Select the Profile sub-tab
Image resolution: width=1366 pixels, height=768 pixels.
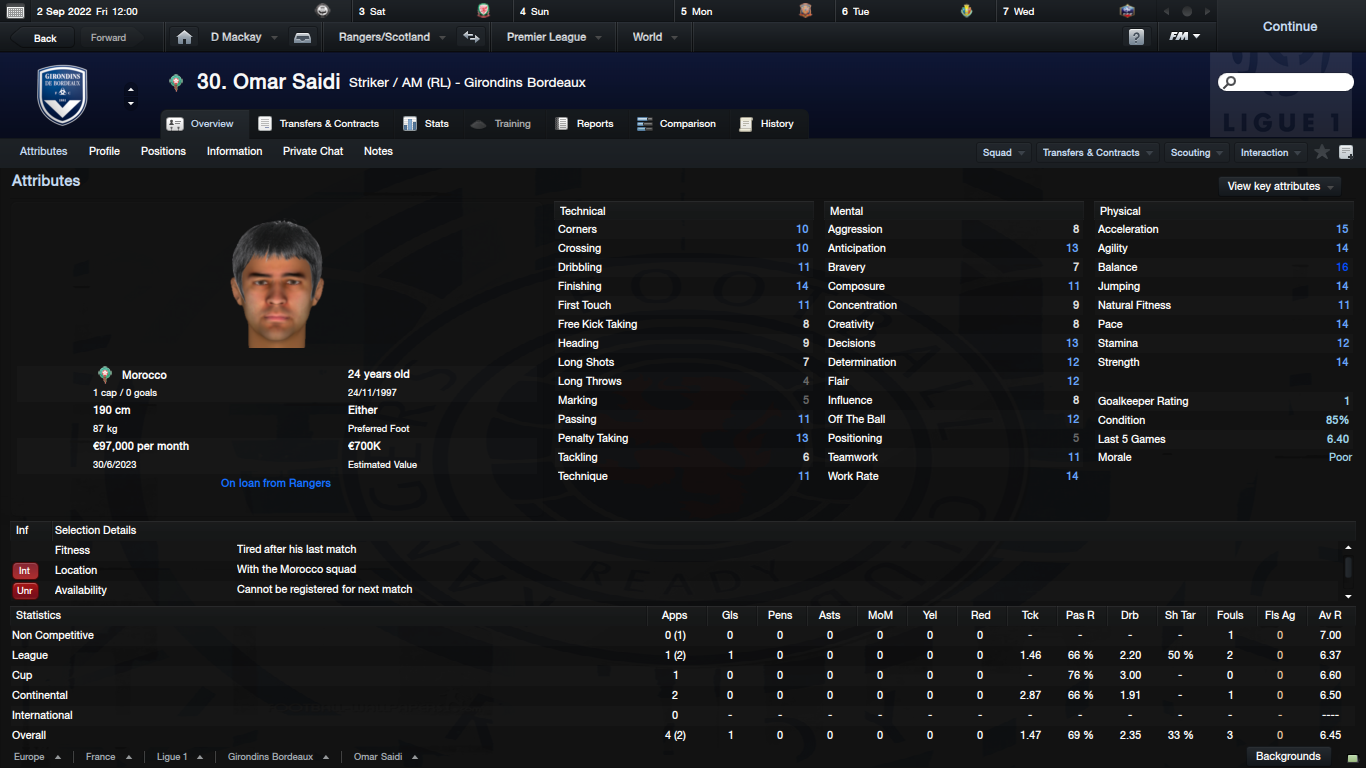click(104, 152)
